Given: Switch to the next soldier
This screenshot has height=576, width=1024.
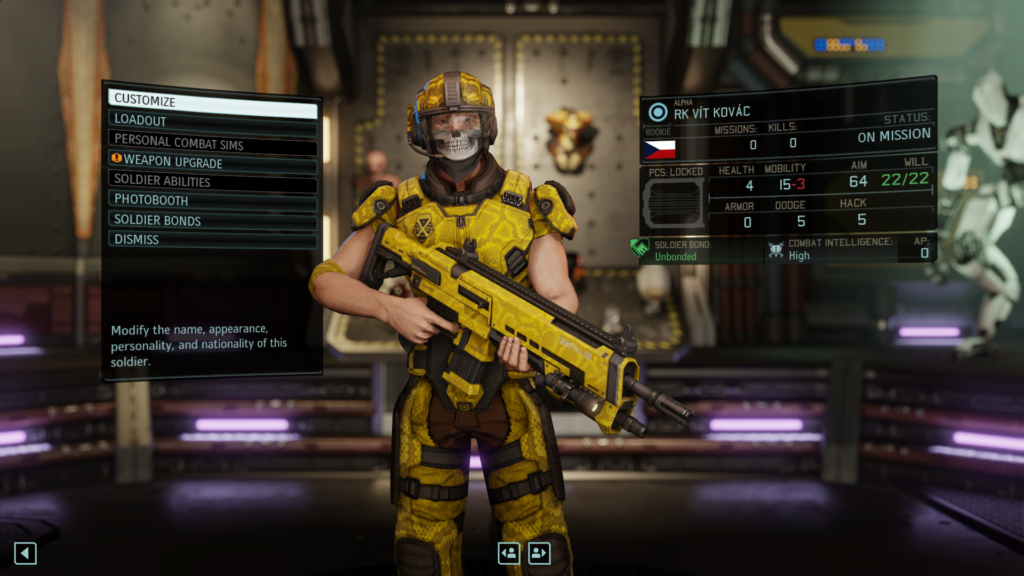Looking at the screenshot, I should point(540,553).
